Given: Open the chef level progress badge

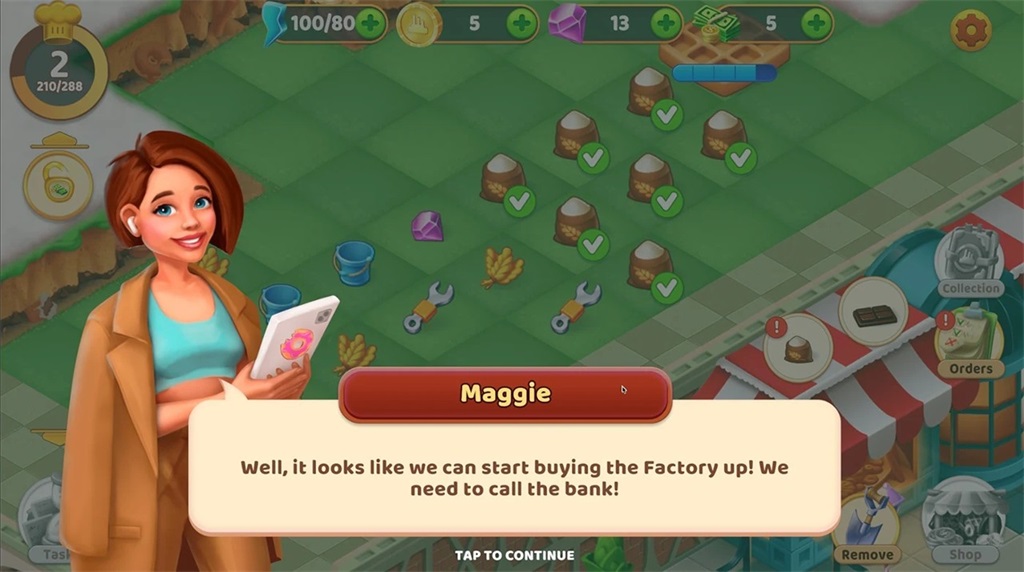Looking at the screenshot, I should point(59,68).
